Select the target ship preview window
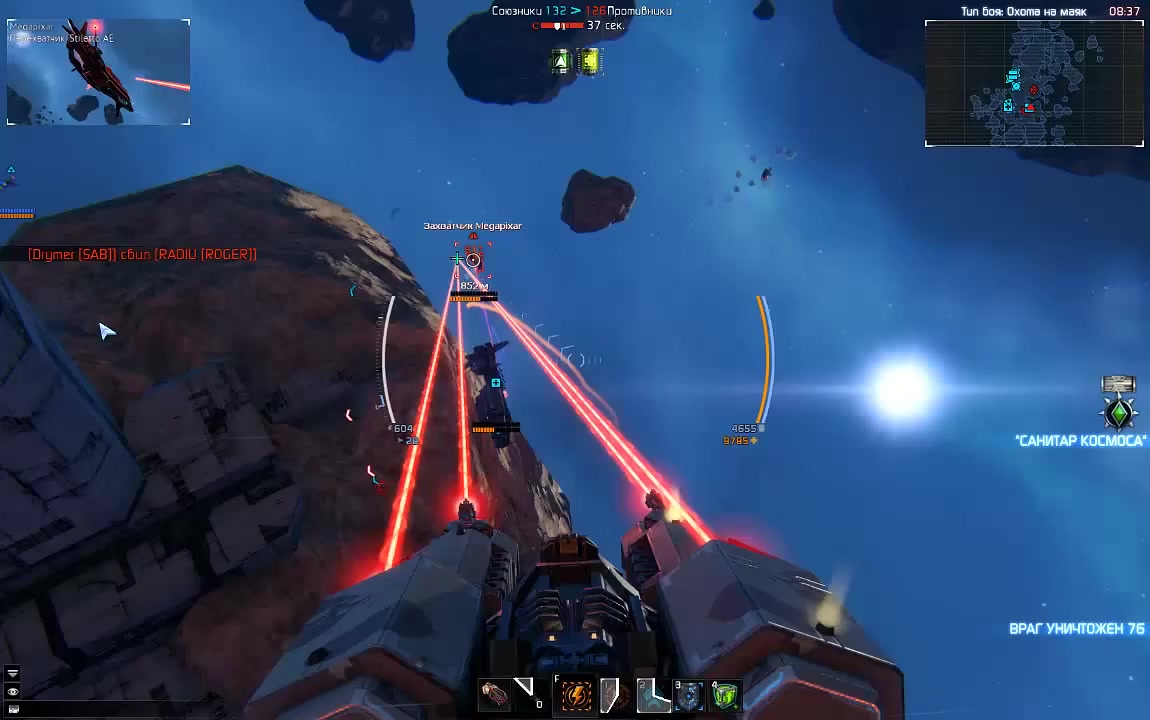 tap(98, 72)
